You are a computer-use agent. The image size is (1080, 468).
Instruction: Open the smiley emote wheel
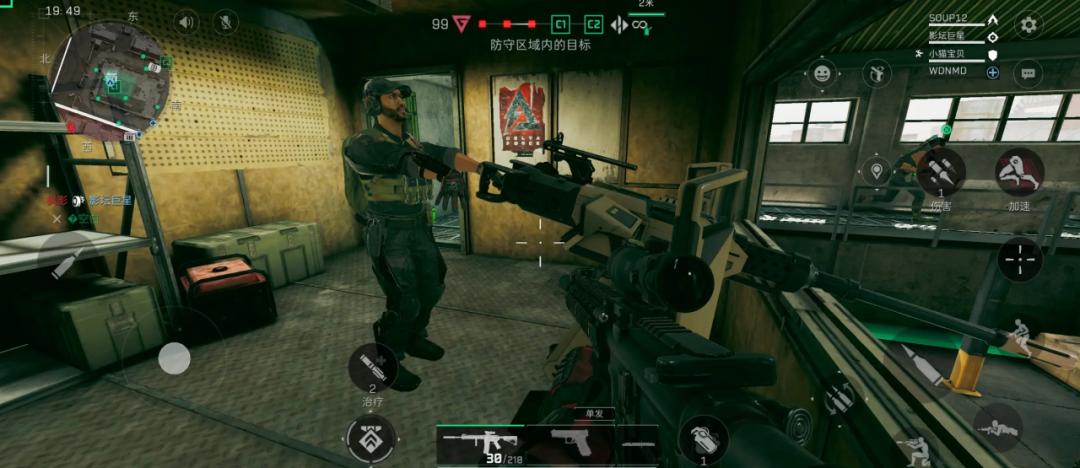[822, 73]
